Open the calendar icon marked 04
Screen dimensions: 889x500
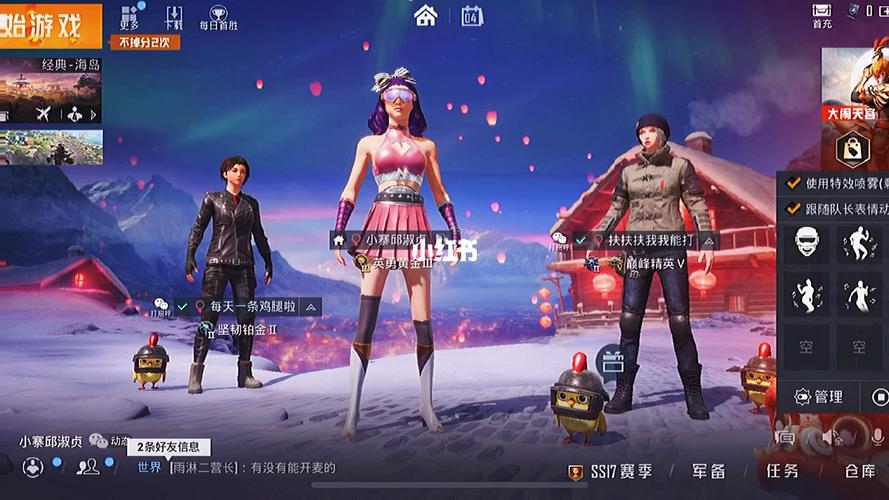(x=472, y=15)
